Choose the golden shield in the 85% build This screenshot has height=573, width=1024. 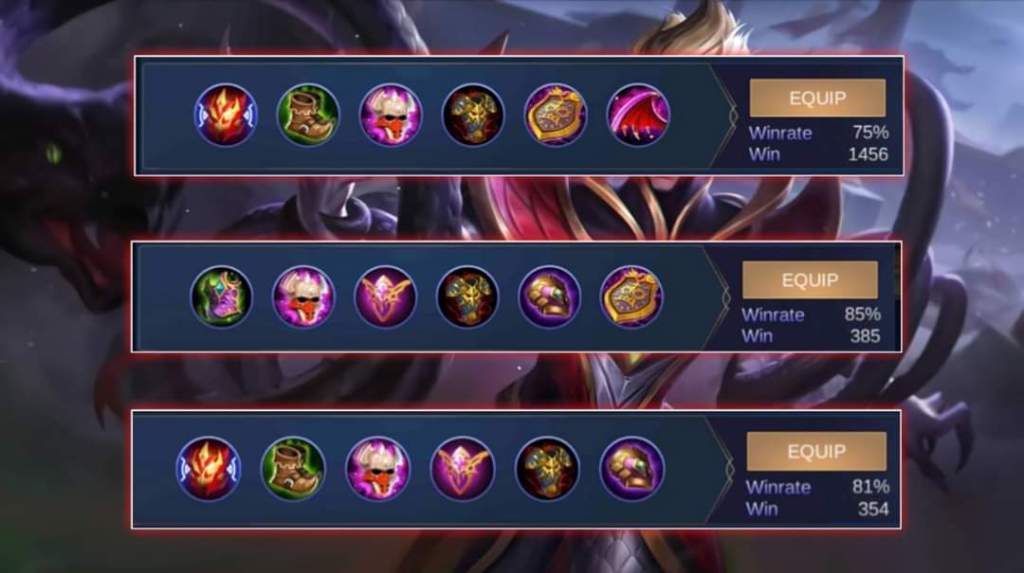(x=632, y=296)
